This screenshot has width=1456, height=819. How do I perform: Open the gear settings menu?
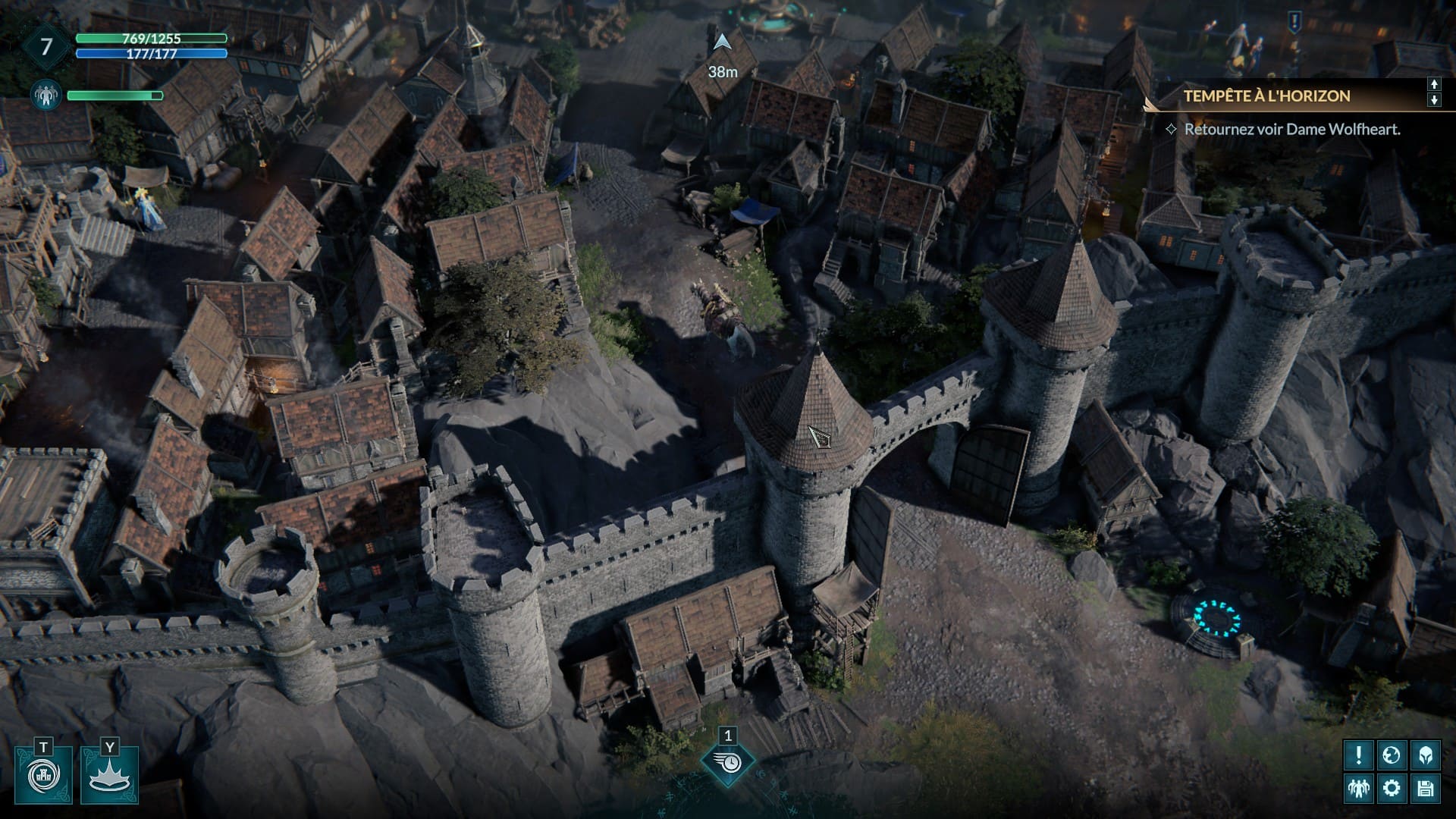1392,788
